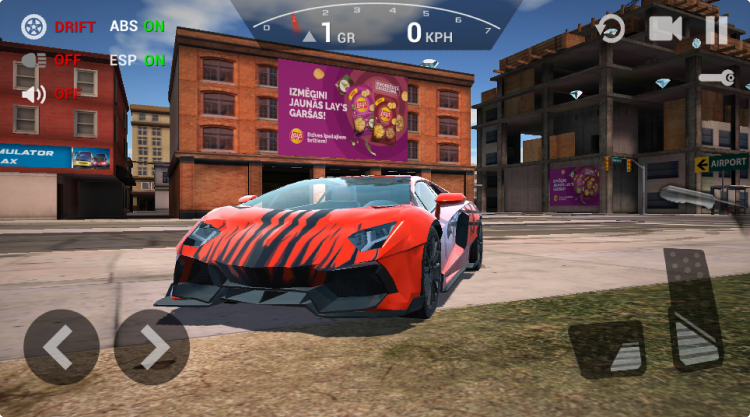This screenshot has width=750, height=417.
Task: Pause the game
Action: (716, 29)
